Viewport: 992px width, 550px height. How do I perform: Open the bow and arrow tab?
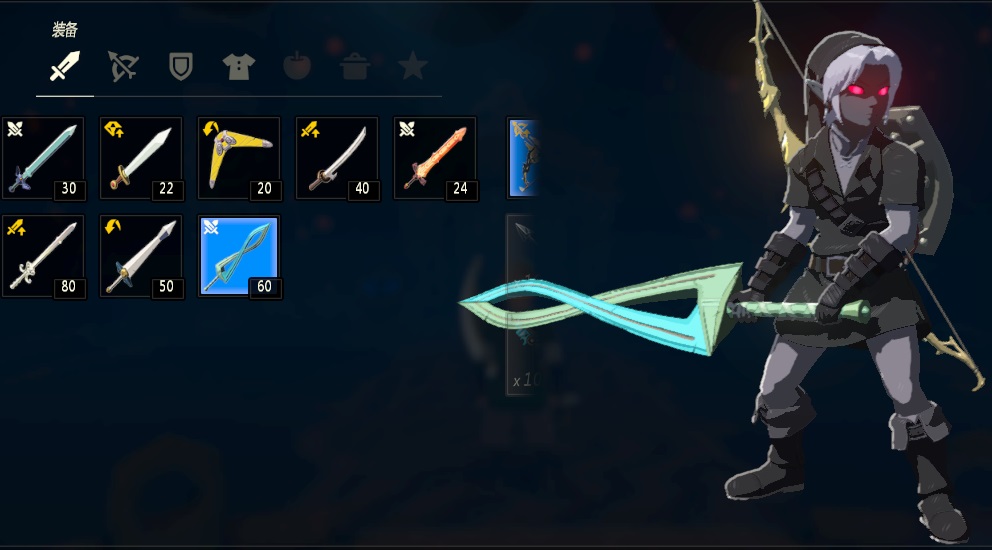tap(123, 67)
